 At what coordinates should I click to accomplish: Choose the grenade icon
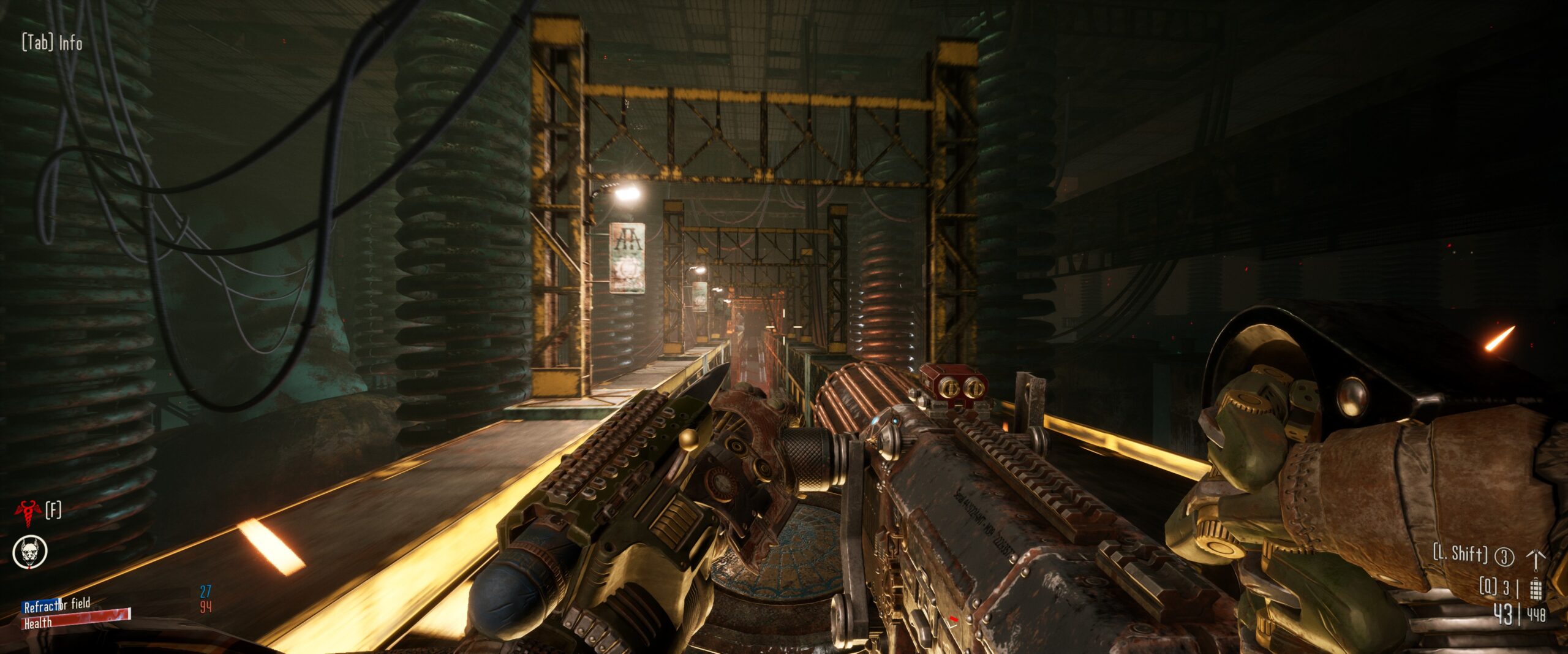[x=1535, y=588]
